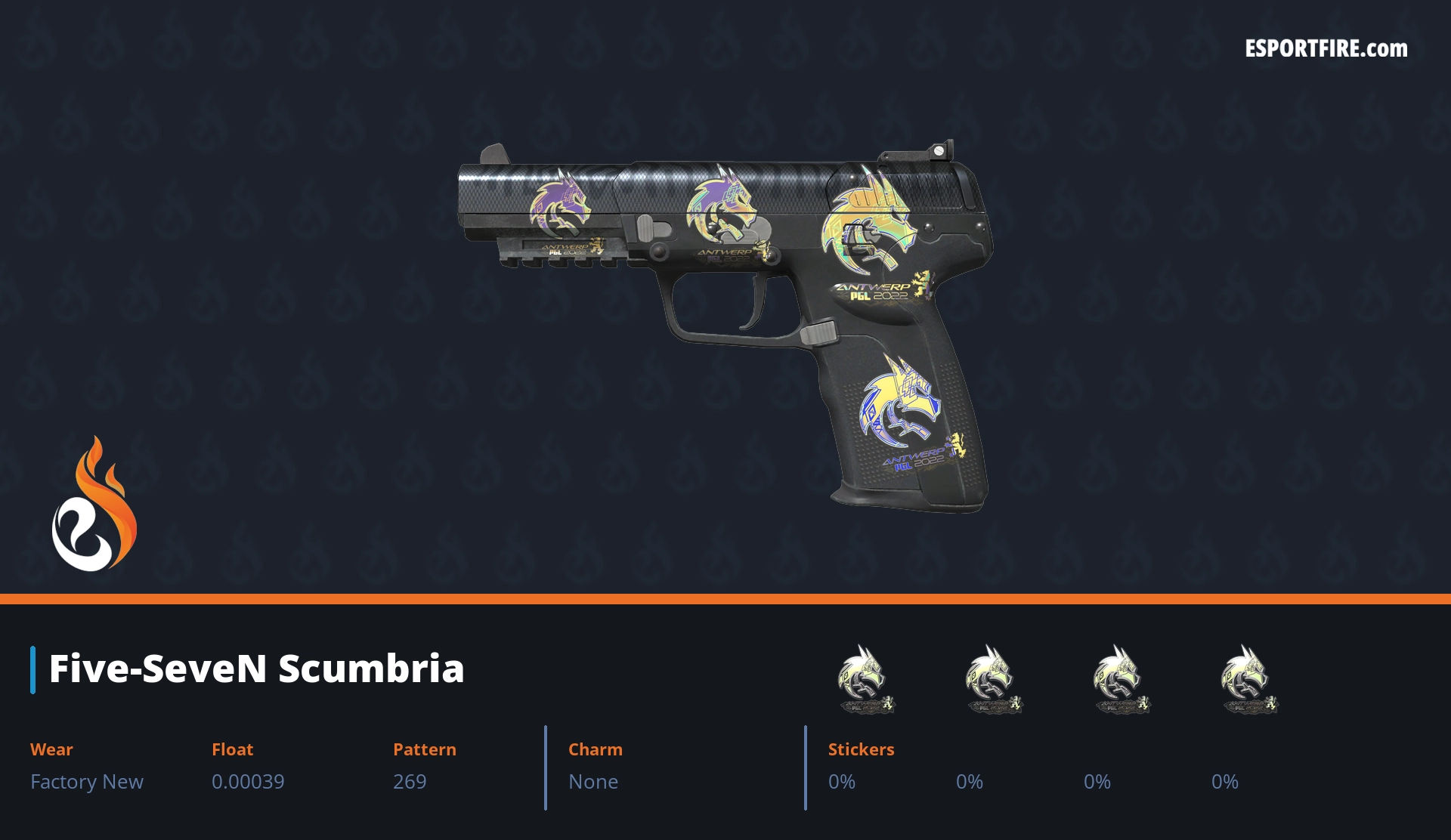This screenshot has width=1451, height=840.
Task: Open the ESPORTFIRE.com site link
Action: click(x=1326, y=49)
